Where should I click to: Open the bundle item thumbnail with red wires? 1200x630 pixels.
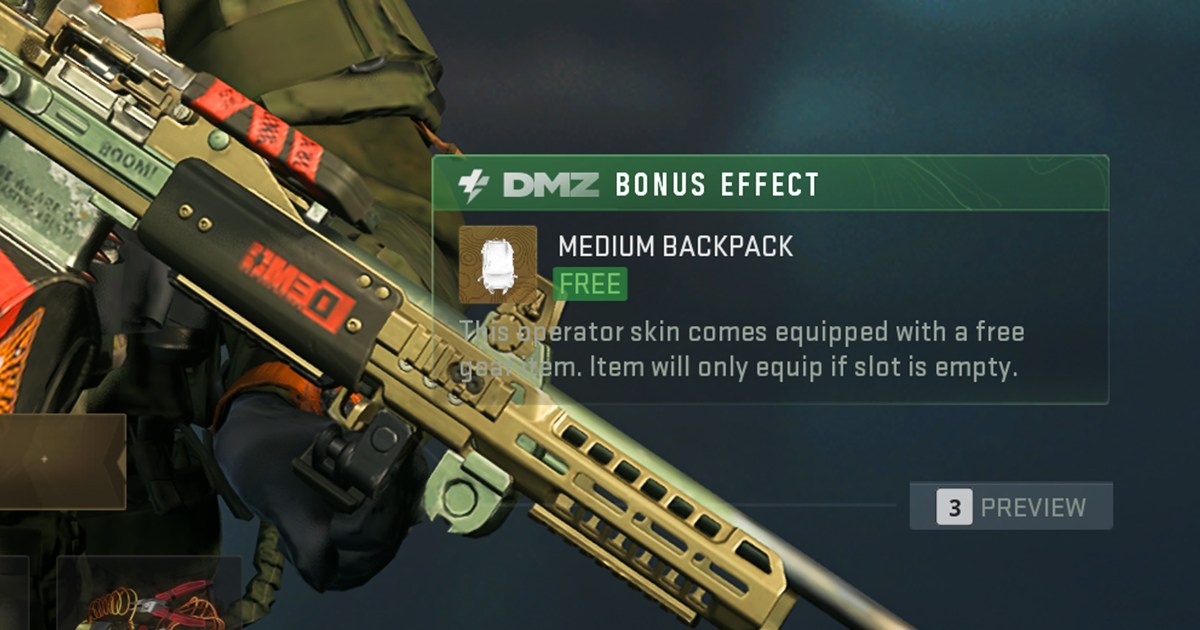point(150,596)
